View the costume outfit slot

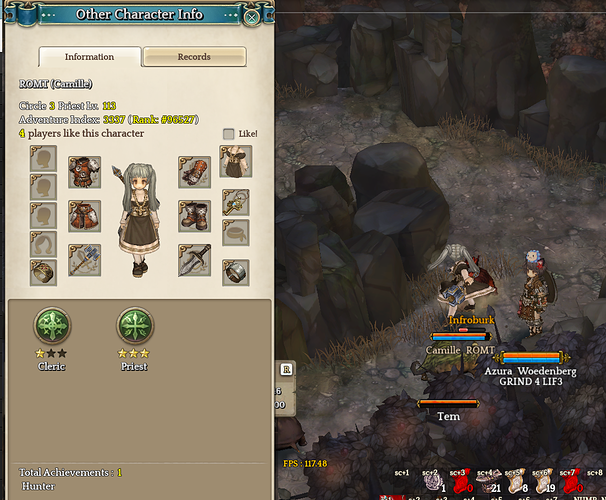tap(236, 160)
